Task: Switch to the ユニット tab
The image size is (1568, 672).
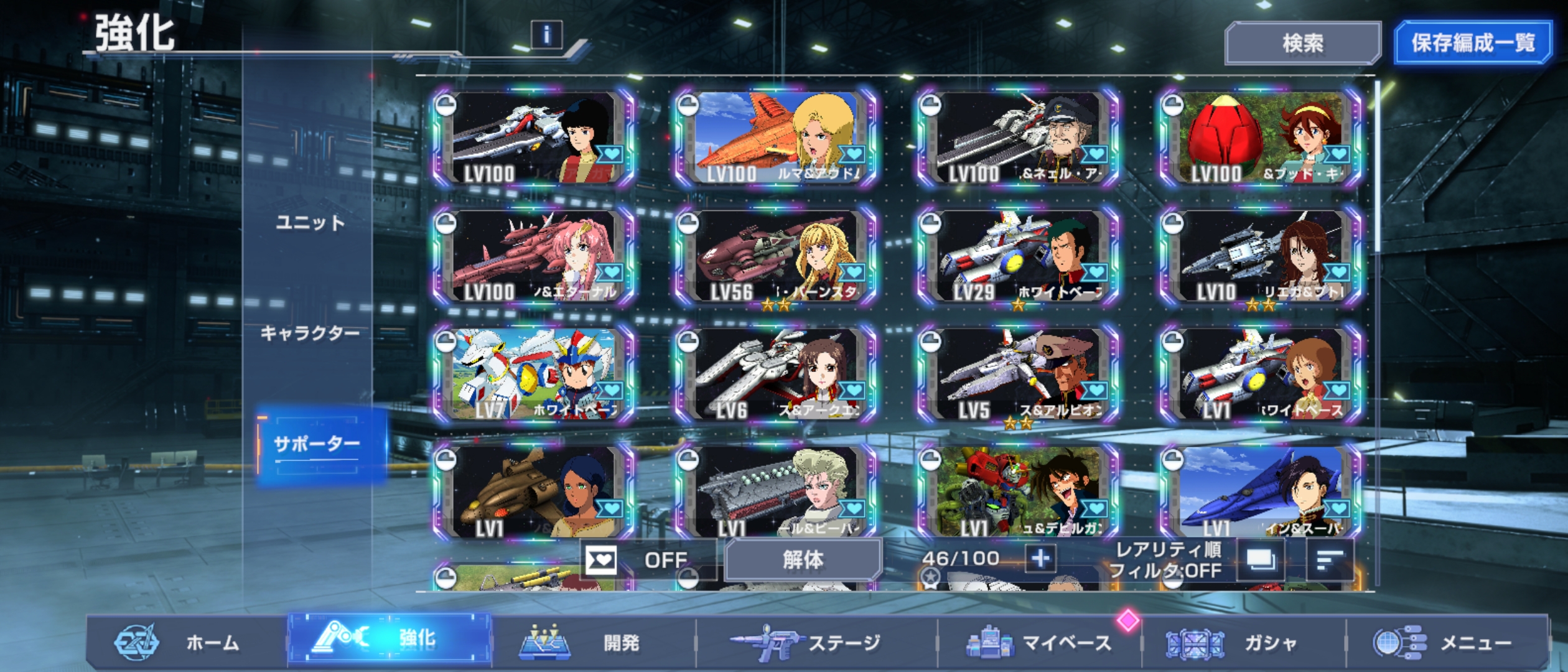Action: pyautogui.click(x=310, y=223)
